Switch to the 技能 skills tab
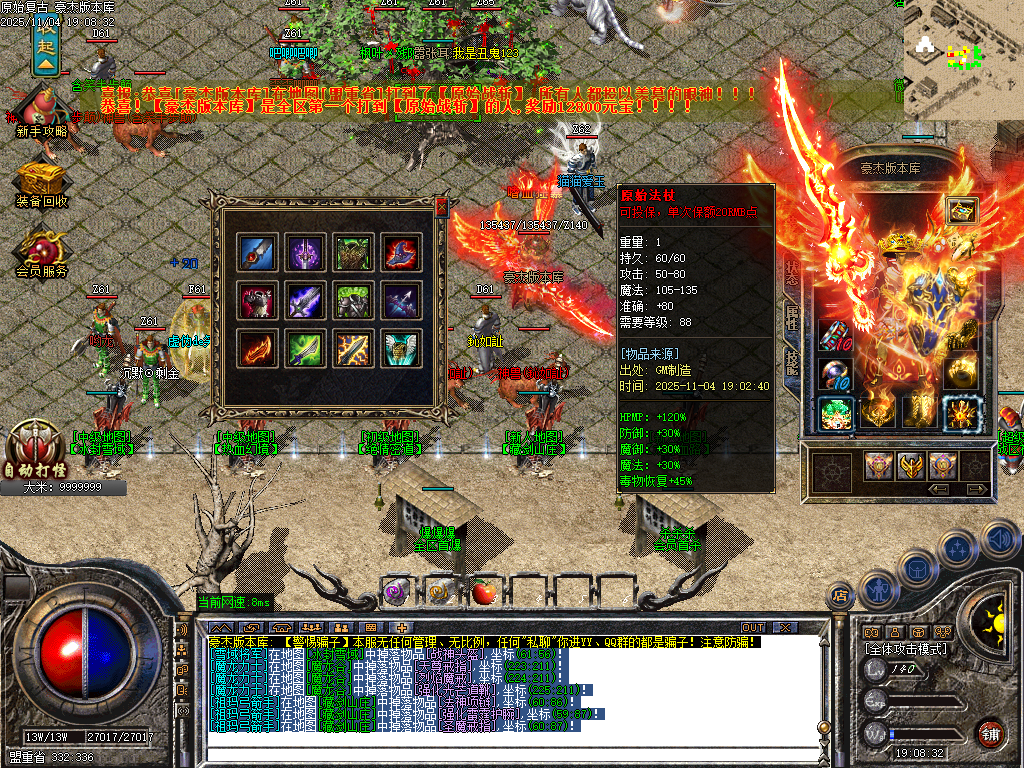Image resolution: width=1024 pixels, height=768 pixels. coord(792,364)
